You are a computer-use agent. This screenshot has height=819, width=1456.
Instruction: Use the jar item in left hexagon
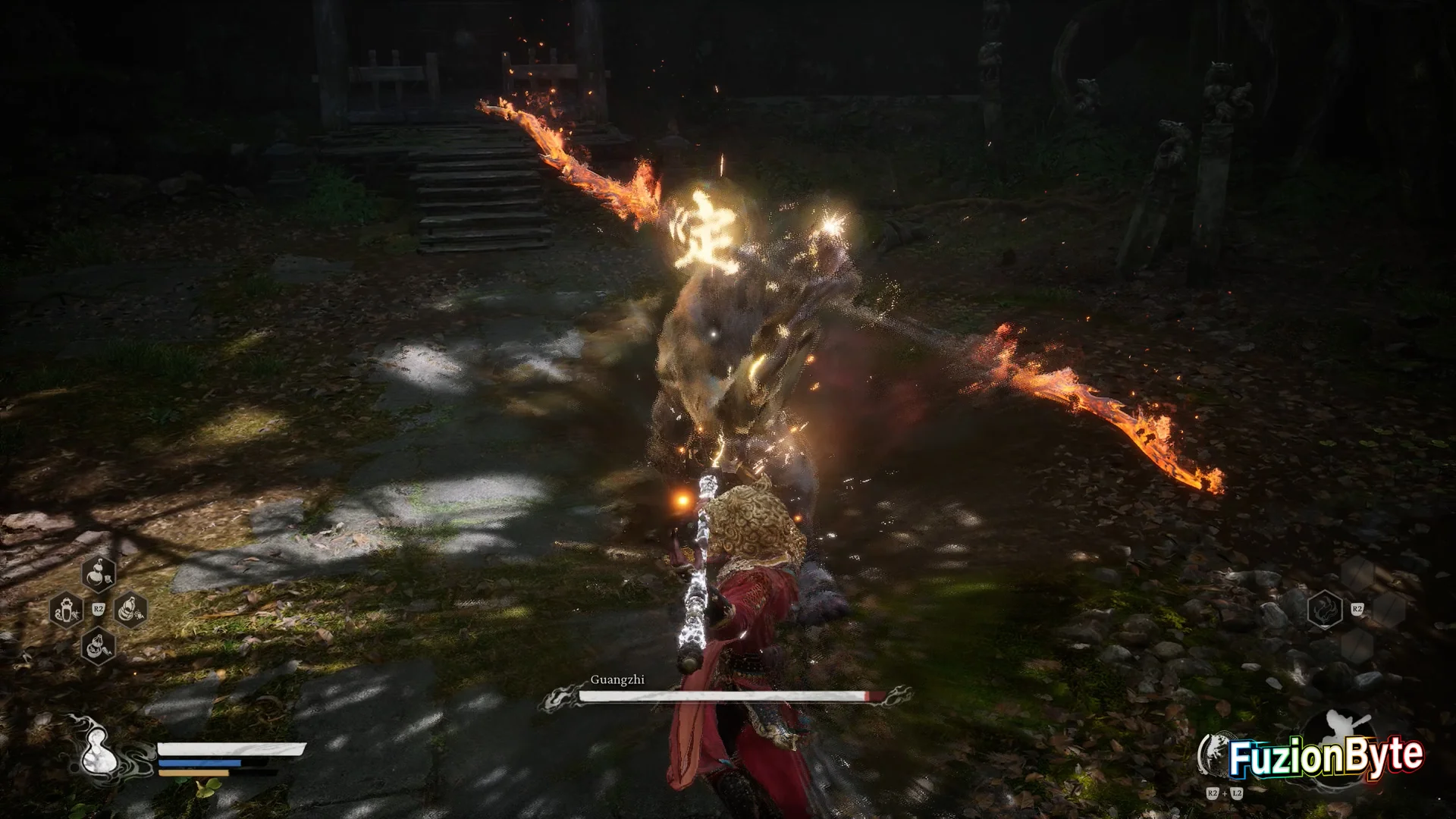point(65,610)
